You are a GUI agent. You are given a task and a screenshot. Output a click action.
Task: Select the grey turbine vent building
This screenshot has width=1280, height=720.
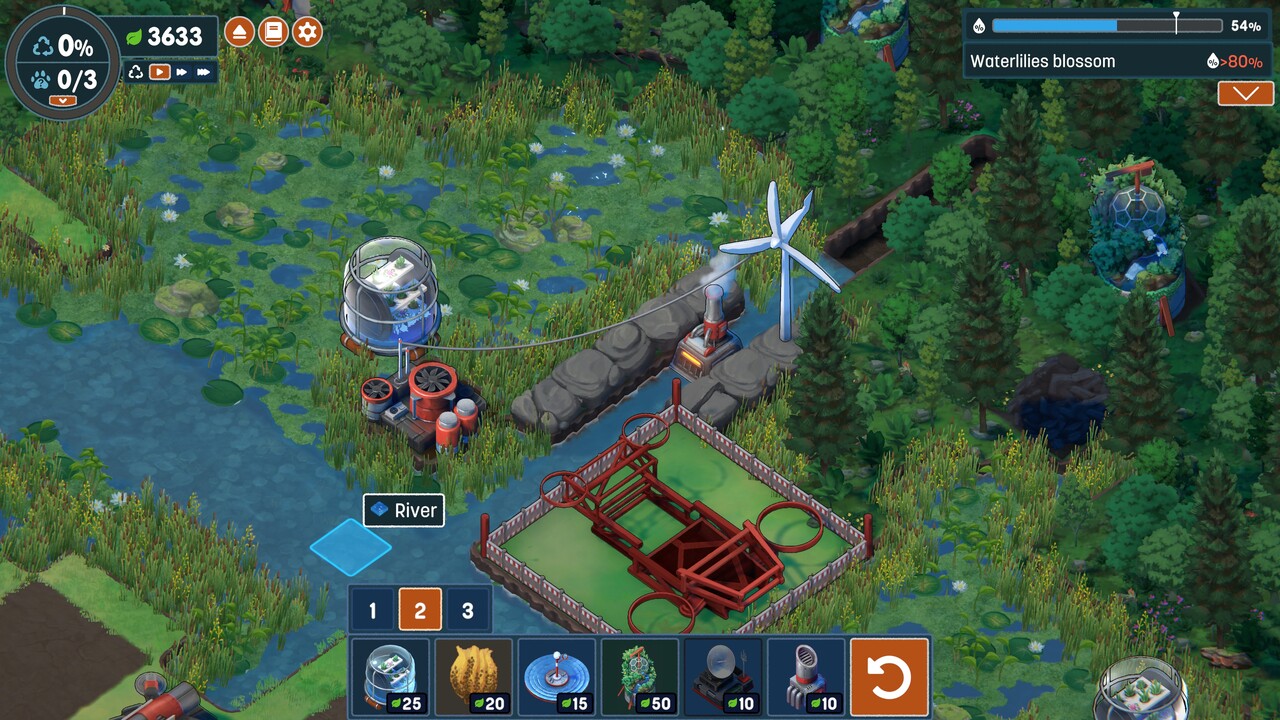[x=806, y=678]
